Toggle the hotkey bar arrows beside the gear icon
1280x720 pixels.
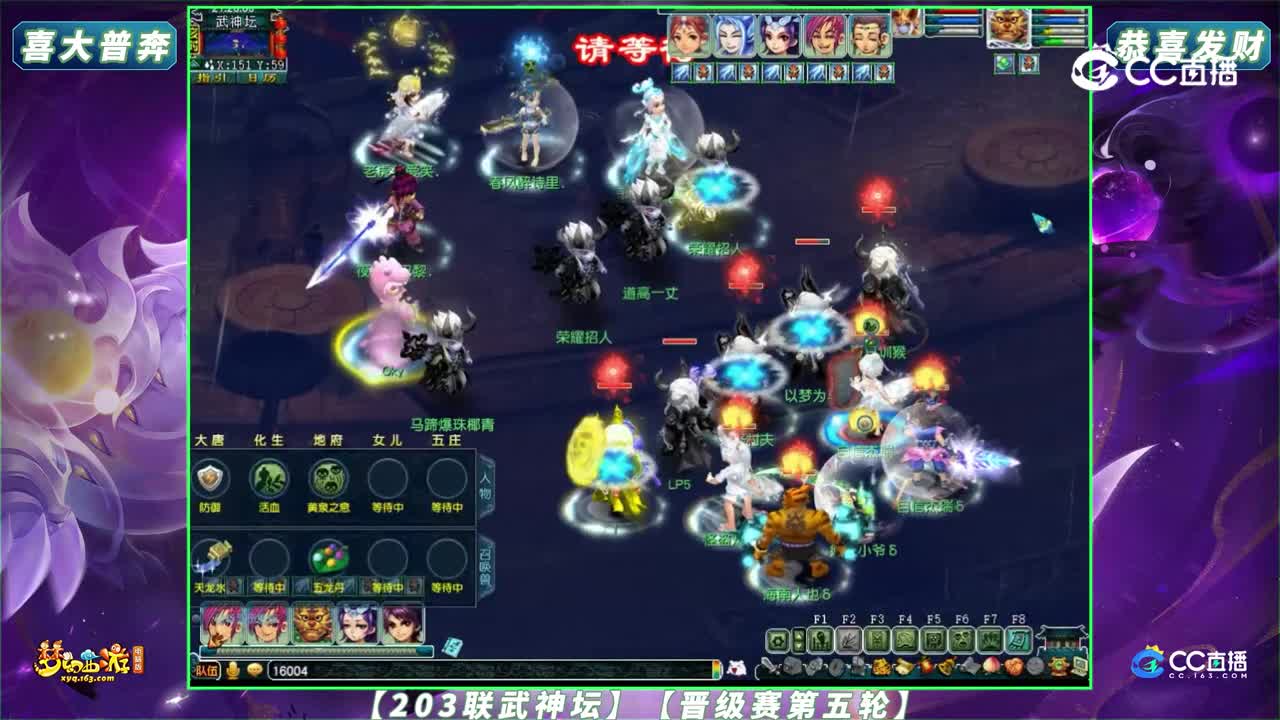pos(799,638)
